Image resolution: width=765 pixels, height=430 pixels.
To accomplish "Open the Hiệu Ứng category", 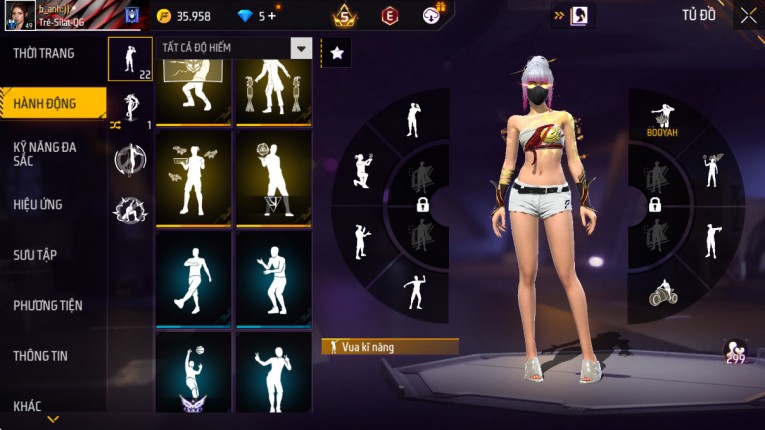I will [x=38, y=204].
